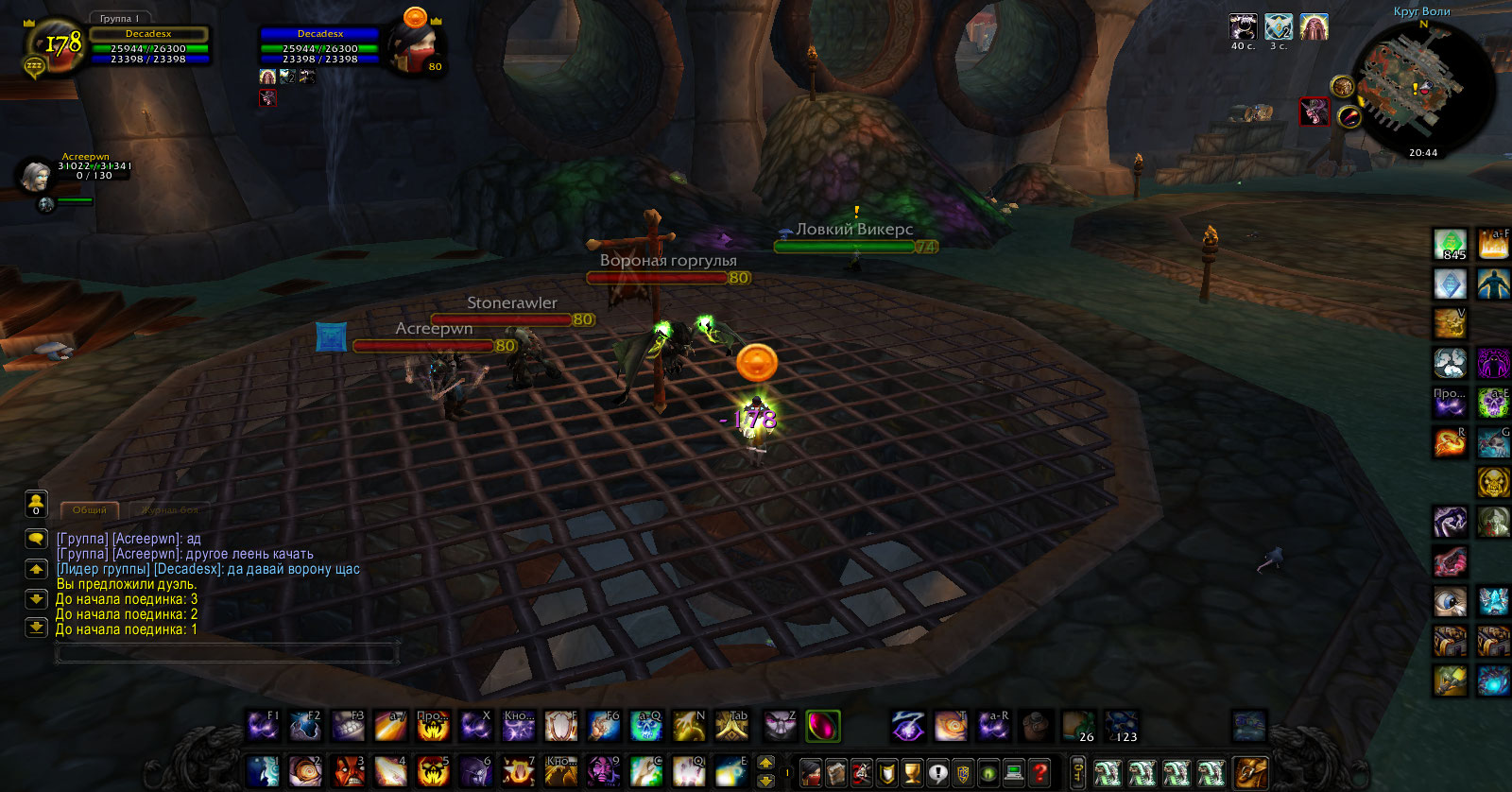
Task: Open the main backpack bag slot
Action: pos(1249,772)
